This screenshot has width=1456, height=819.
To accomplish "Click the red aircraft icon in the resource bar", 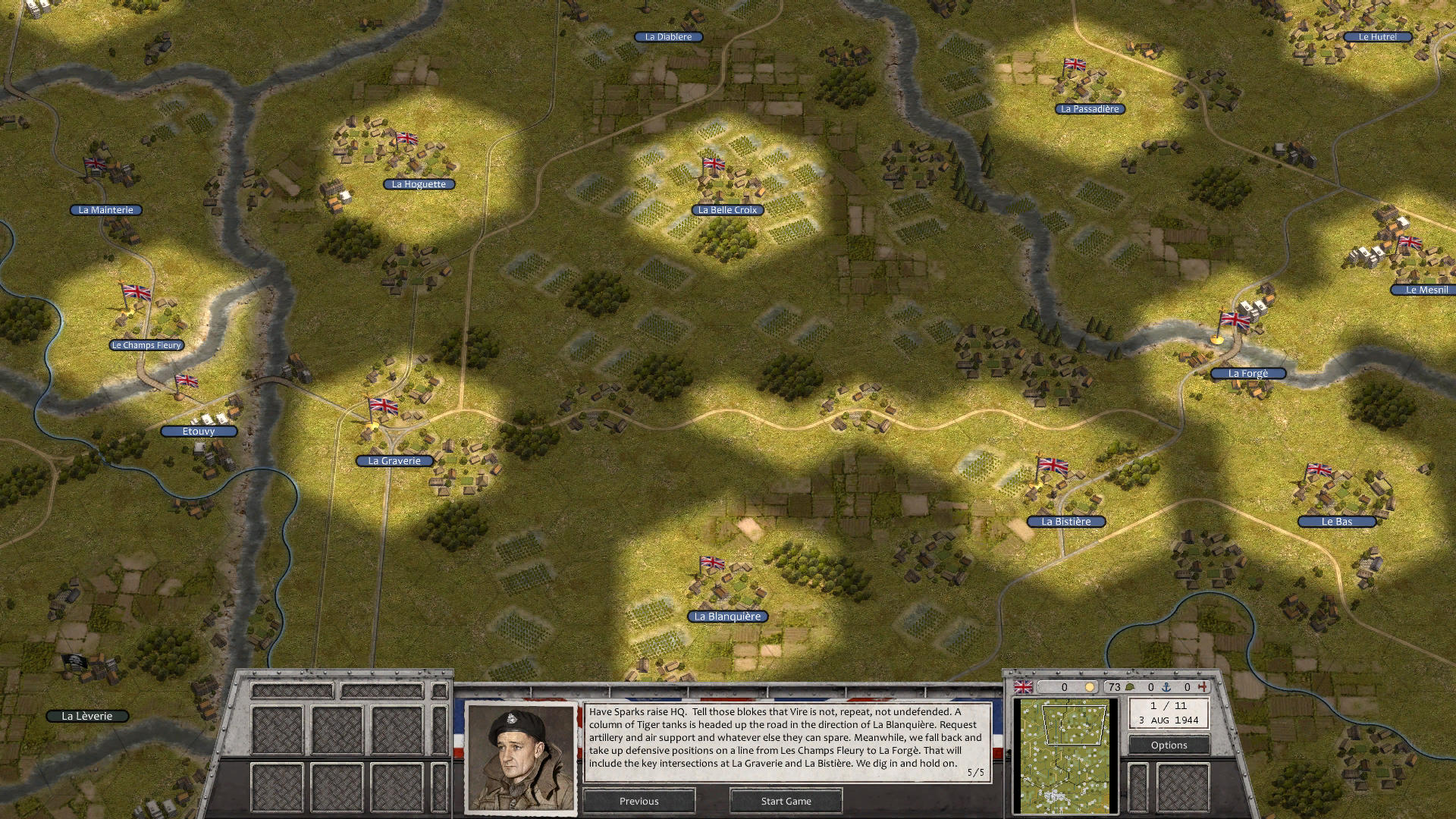I will pos(1203,687).
